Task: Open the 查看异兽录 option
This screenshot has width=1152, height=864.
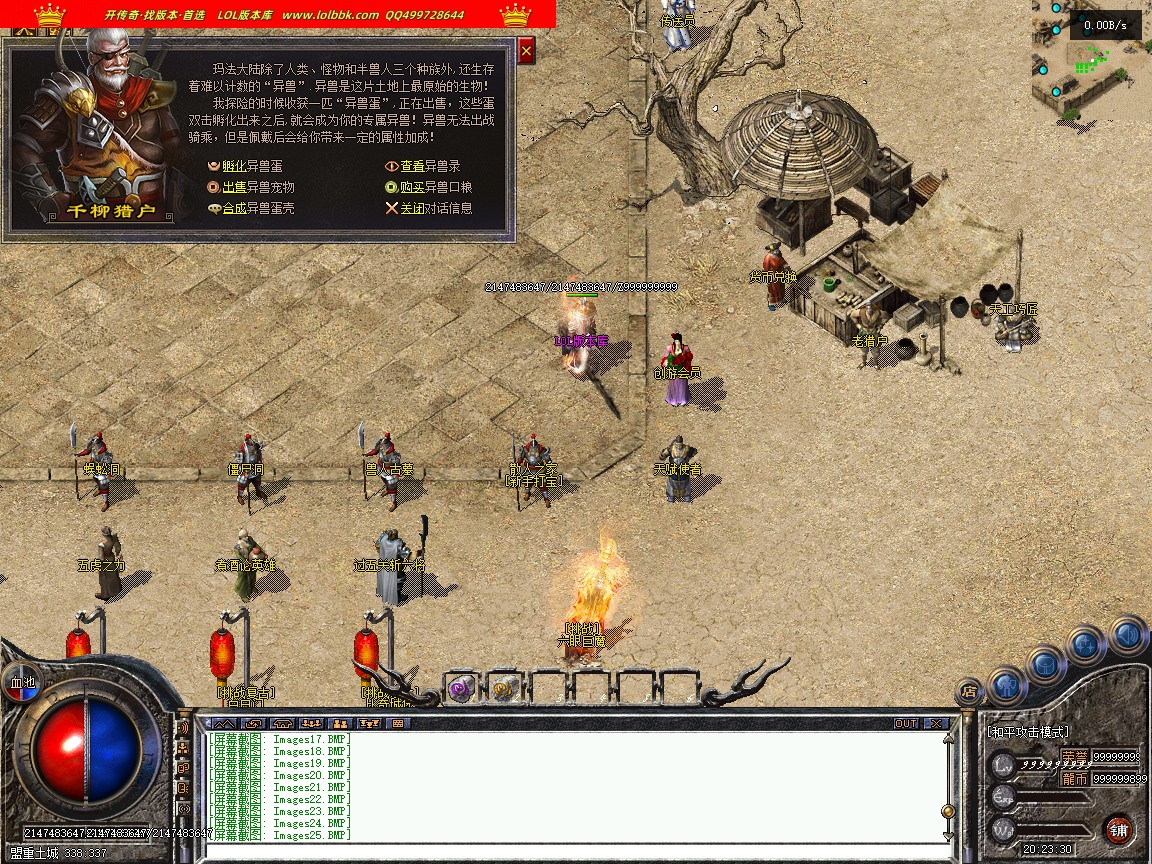Action: pyautogui.click(x=430, y=166)
